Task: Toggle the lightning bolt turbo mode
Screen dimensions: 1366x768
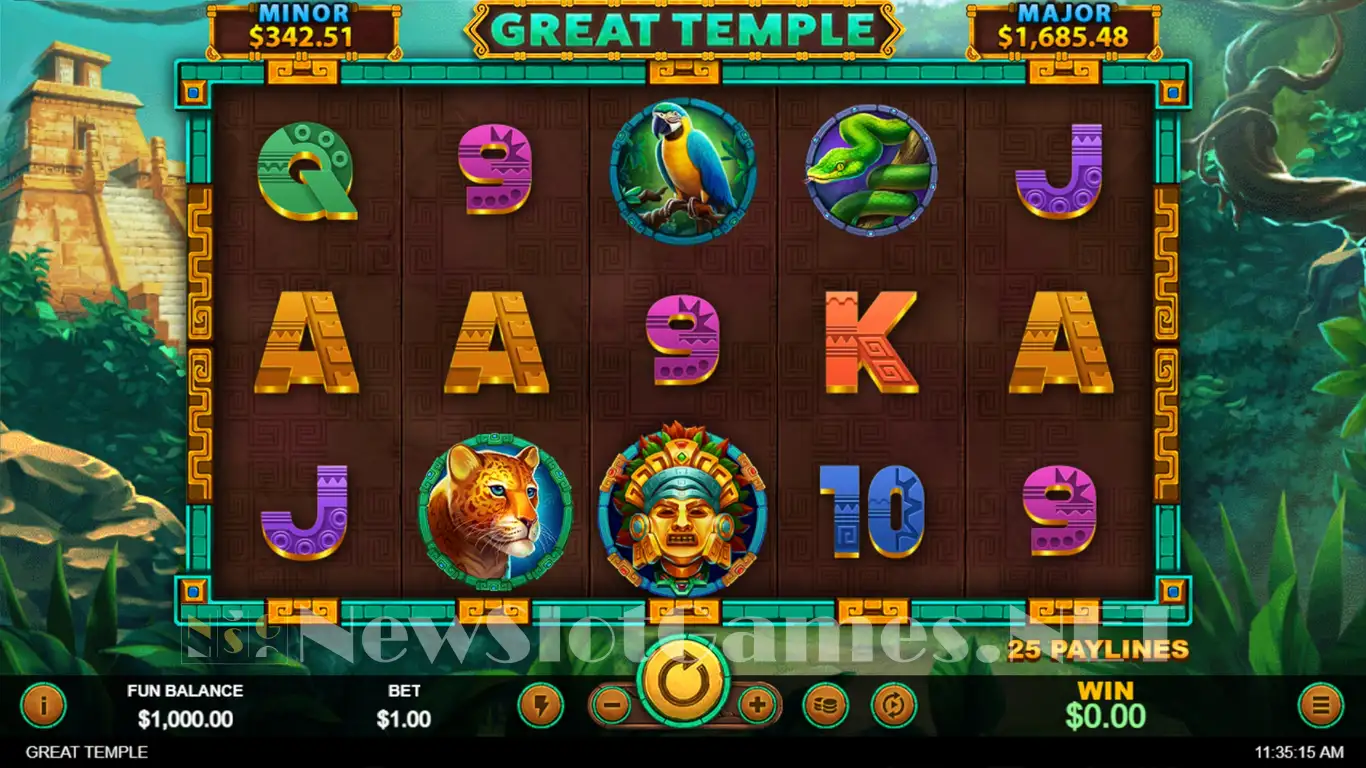Action: click(540, 706)
